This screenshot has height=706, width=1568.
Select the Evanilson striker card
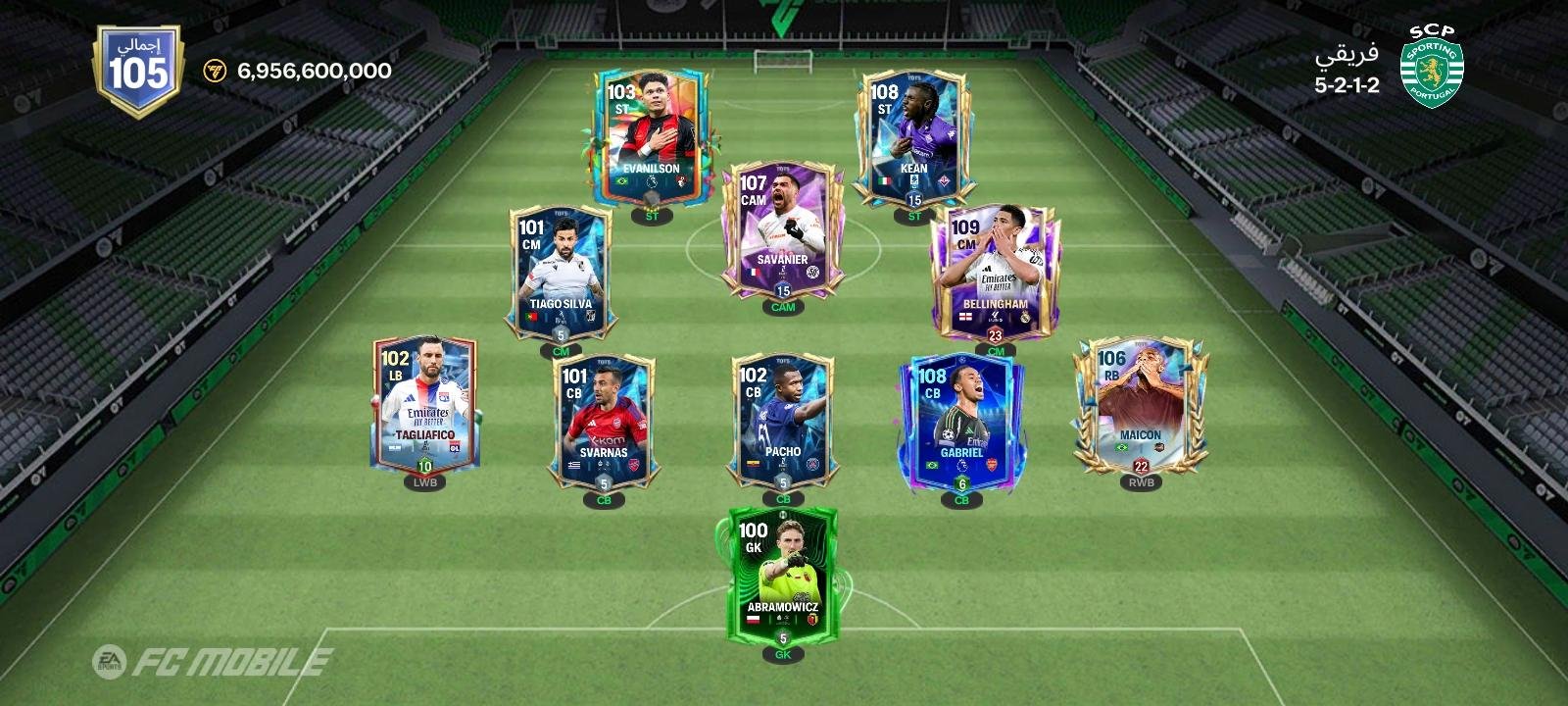pyautogui.click(x=651, y=137)
